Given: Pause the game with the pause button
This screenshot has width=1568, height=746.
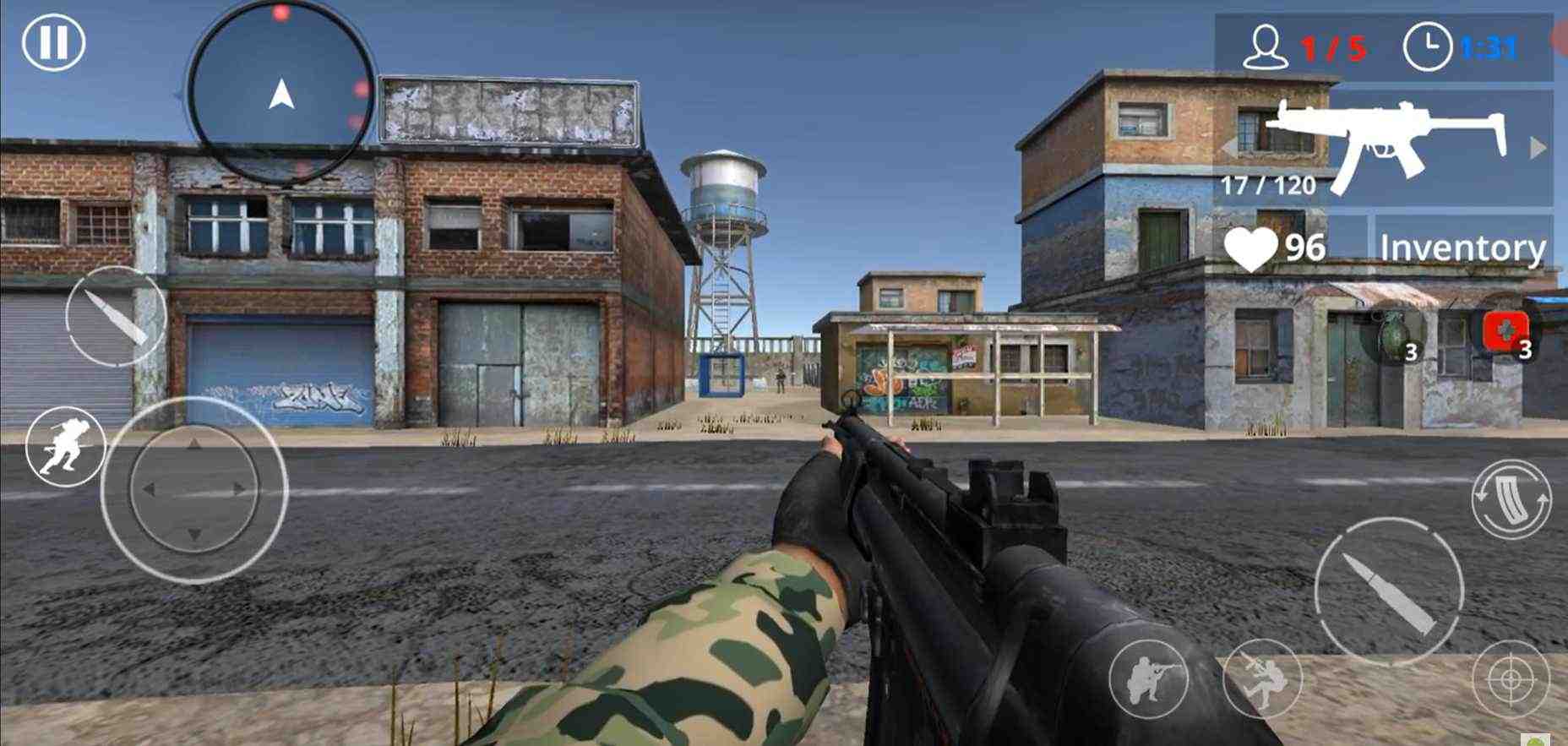Looking at the screenshot, I should [x=53, y=42].
